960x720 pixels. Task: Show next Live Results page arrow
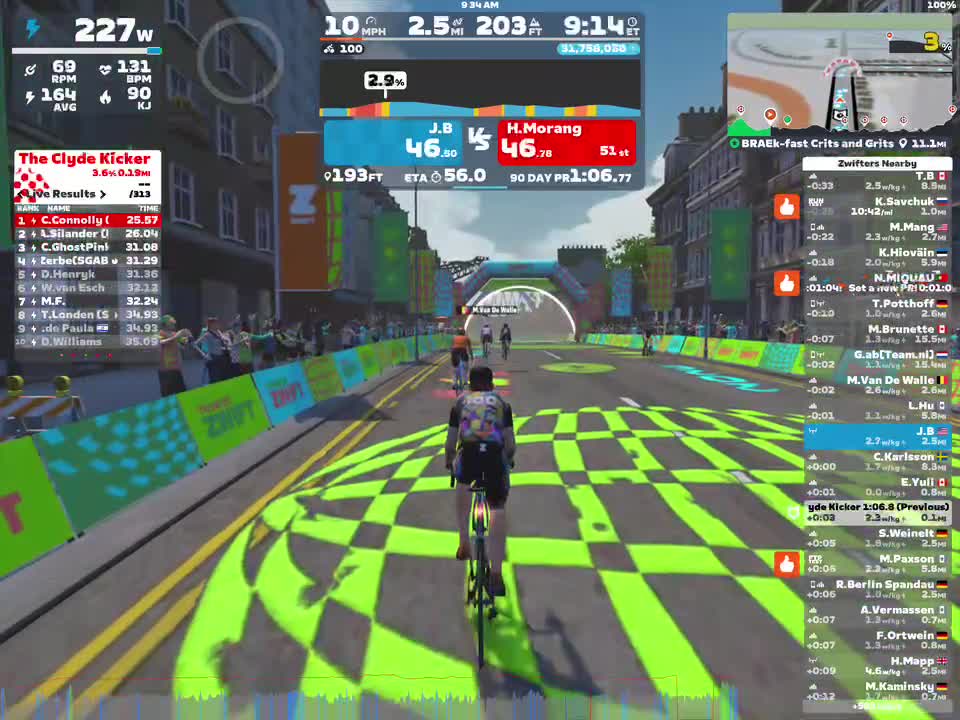pos(102,194)
